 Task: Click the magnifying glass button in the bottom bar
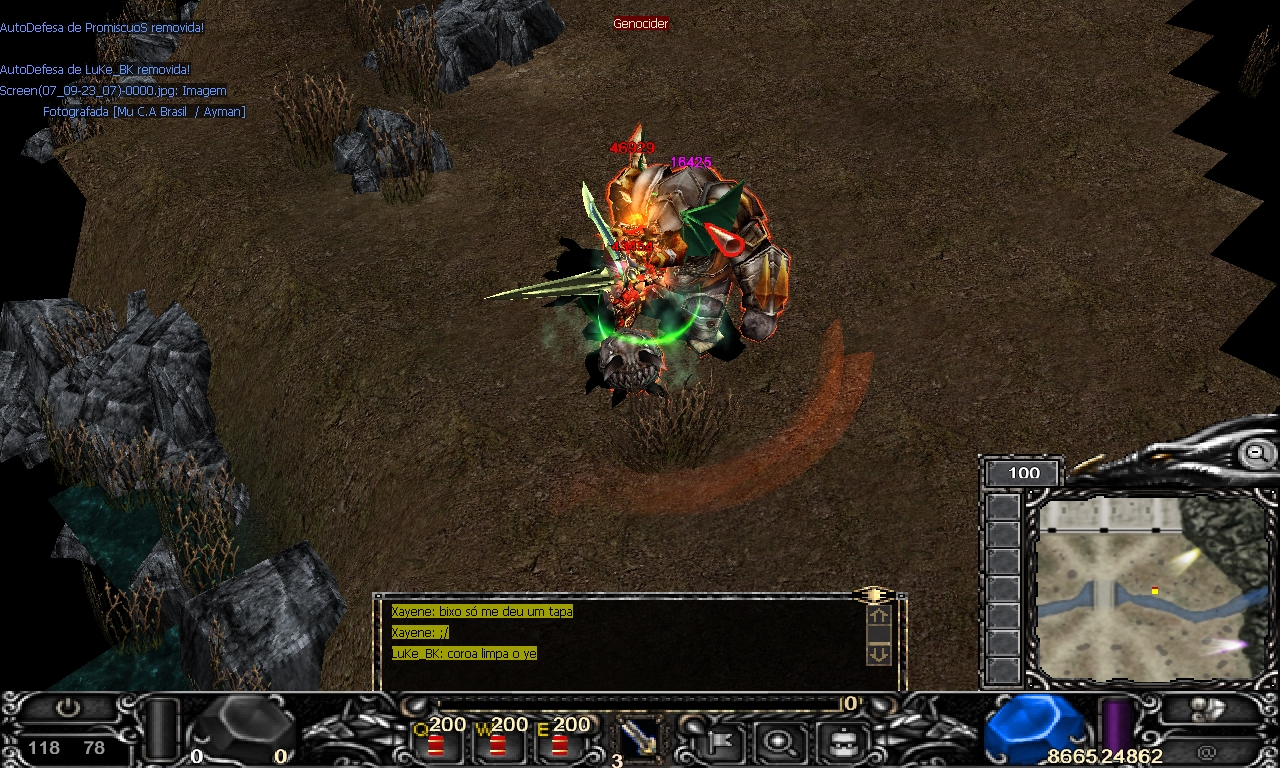[x=775, y=742]
